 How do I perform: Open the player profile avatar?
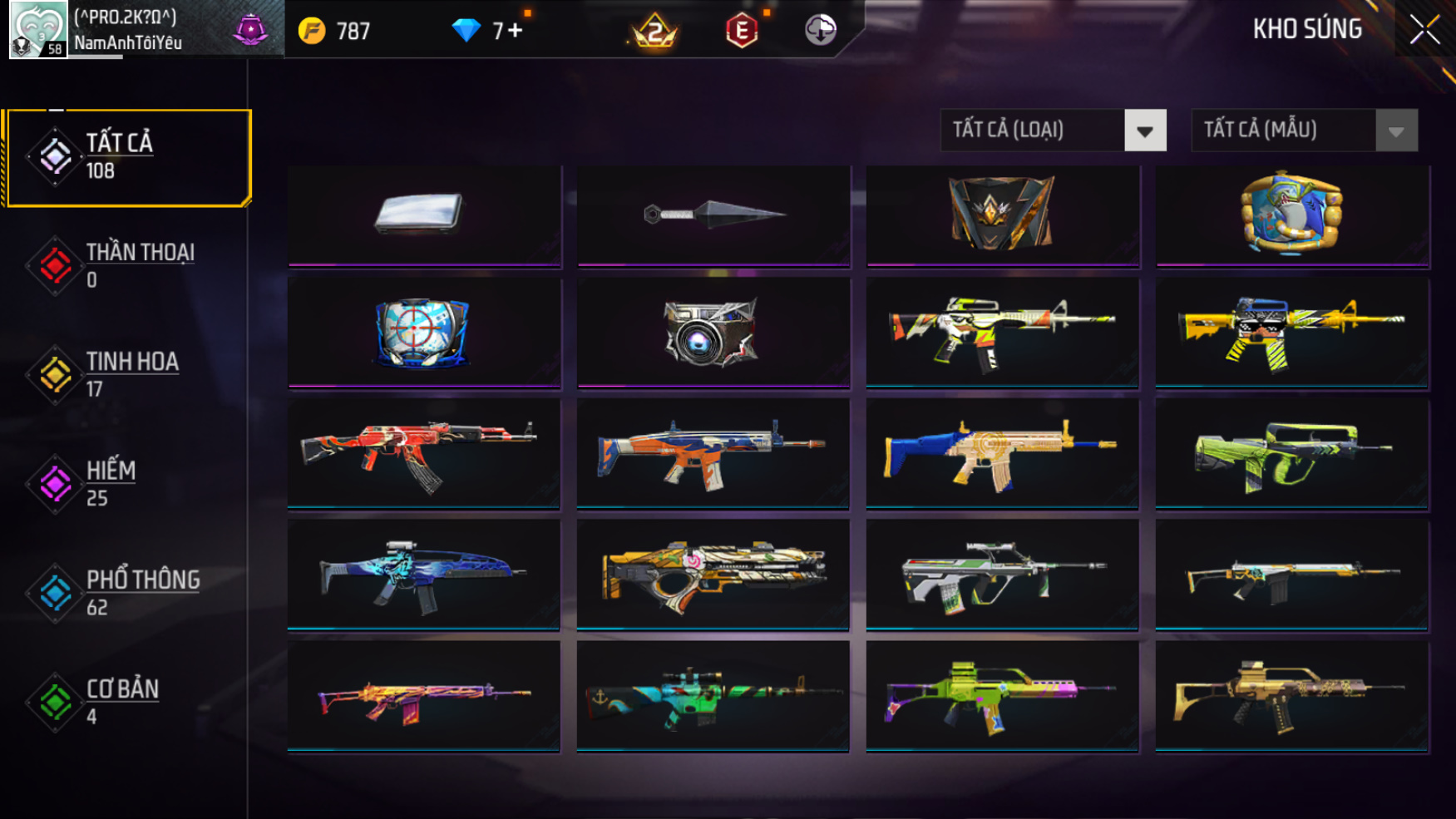tap(37, 30)
